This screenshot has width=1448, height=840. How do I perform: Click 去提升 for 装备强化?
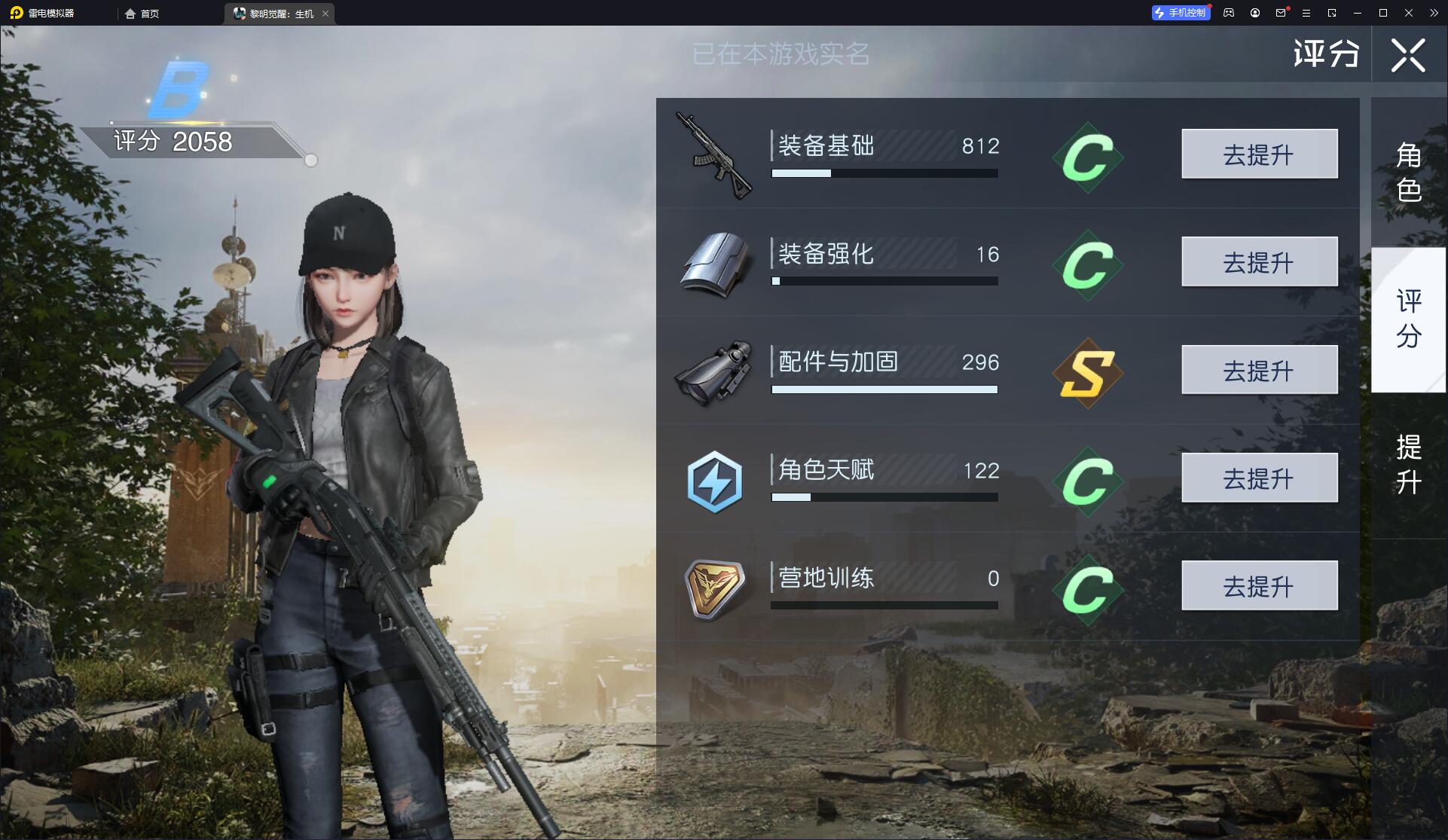pyautogui.click(x=1259, y=261)
